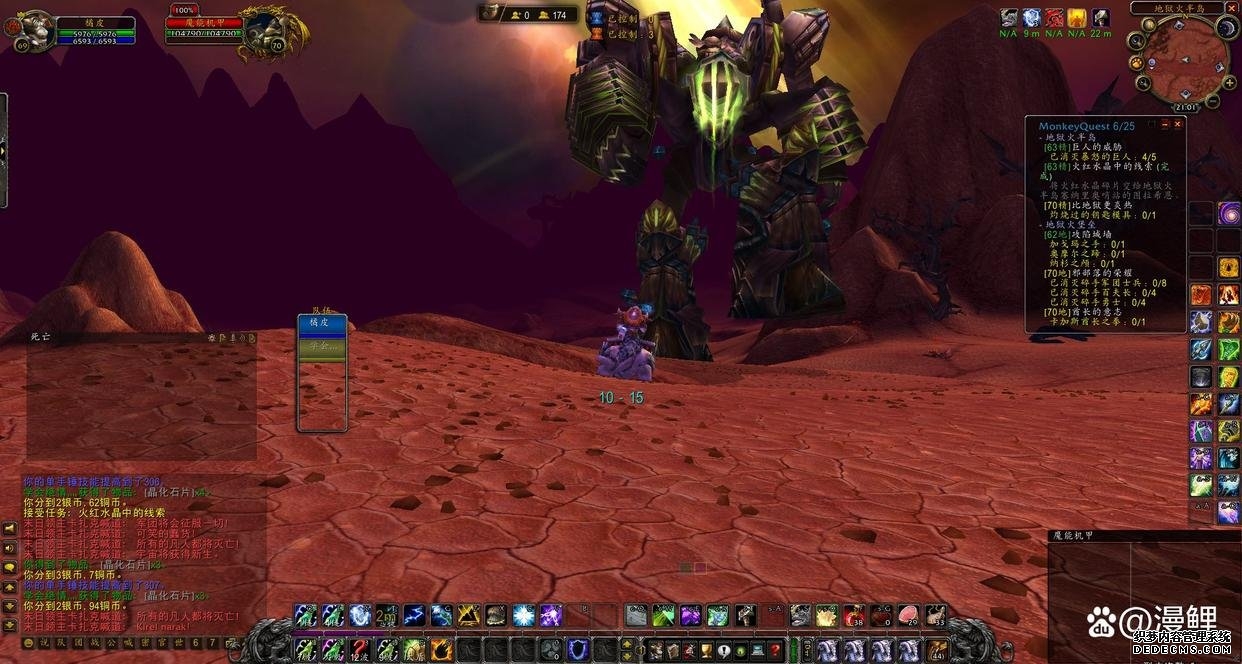The height and width of the screenshot is (664, 1242).
Task: Open the backpack bag slot
Action: click(x=937, y=651)
